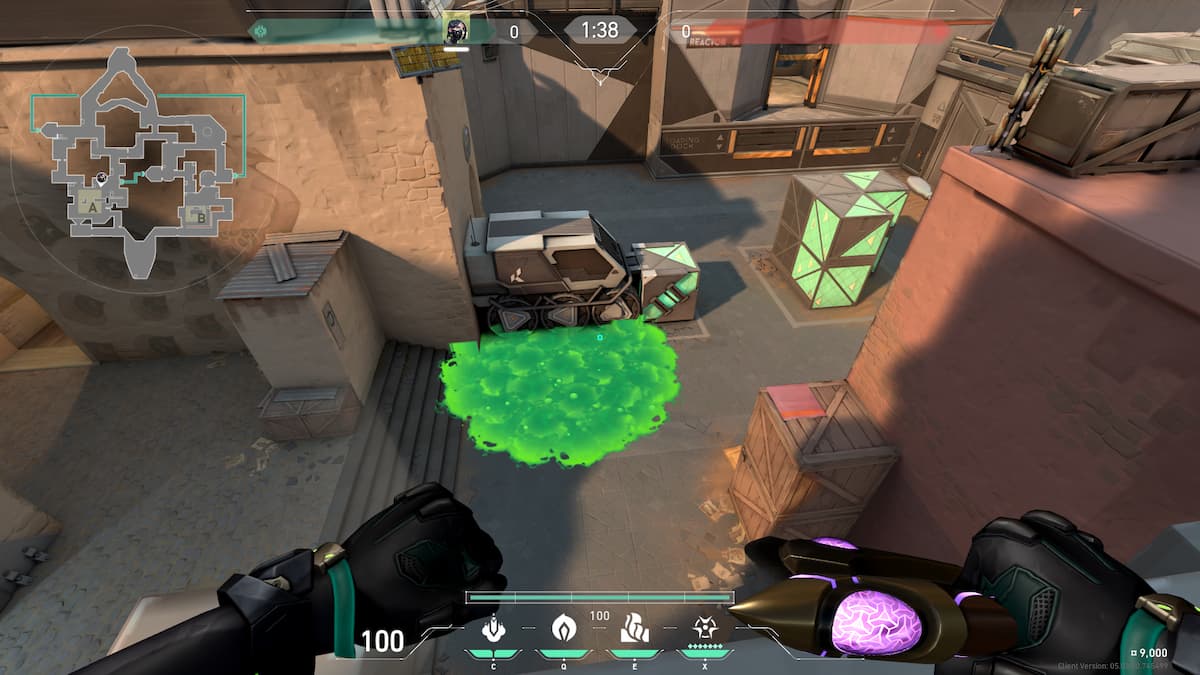Activate Viper's Snake Bite ability icon

click(492, 629)
